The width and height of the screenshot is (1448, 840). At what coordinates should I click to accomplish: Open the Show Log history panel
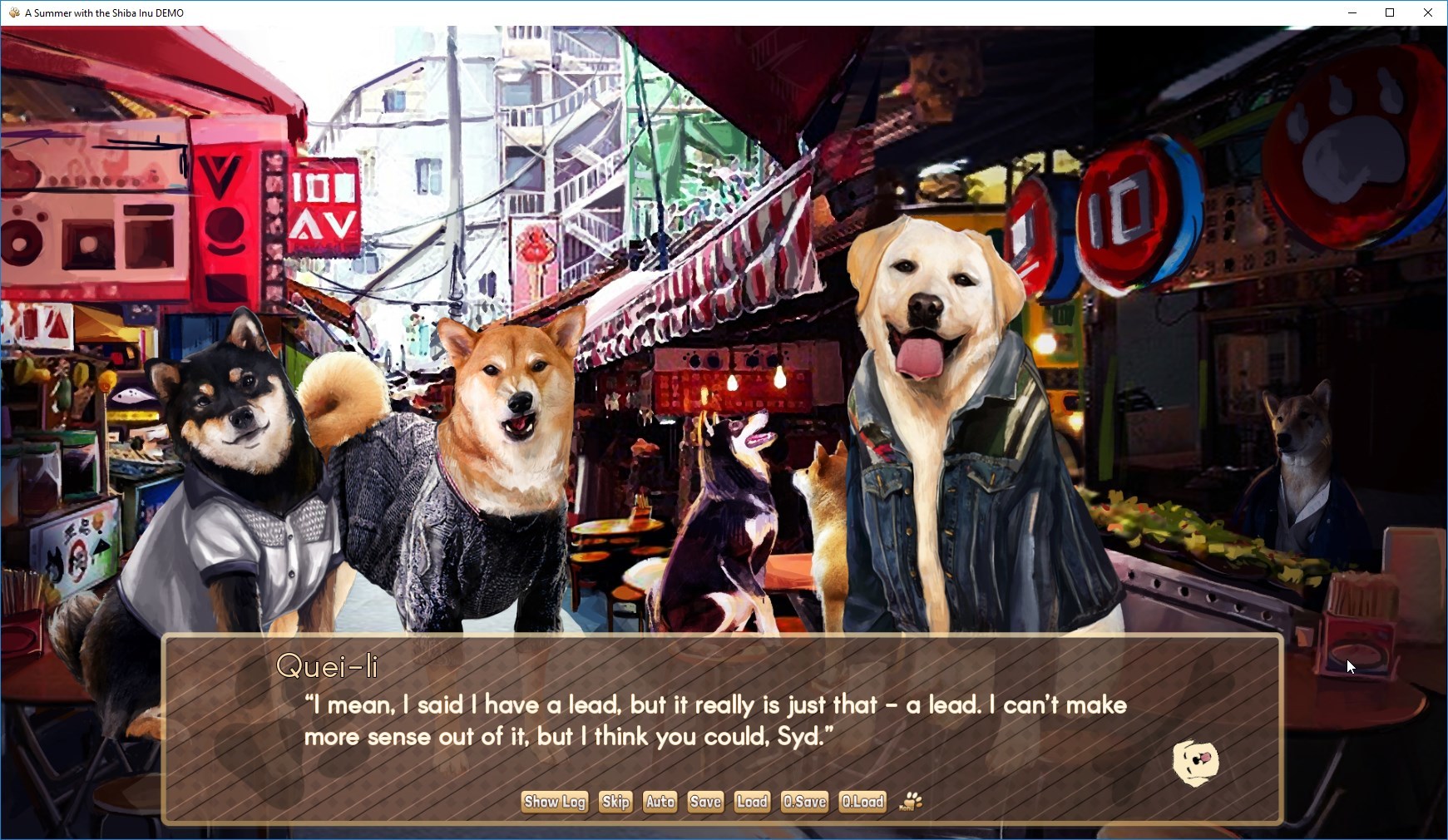point(553,802)
